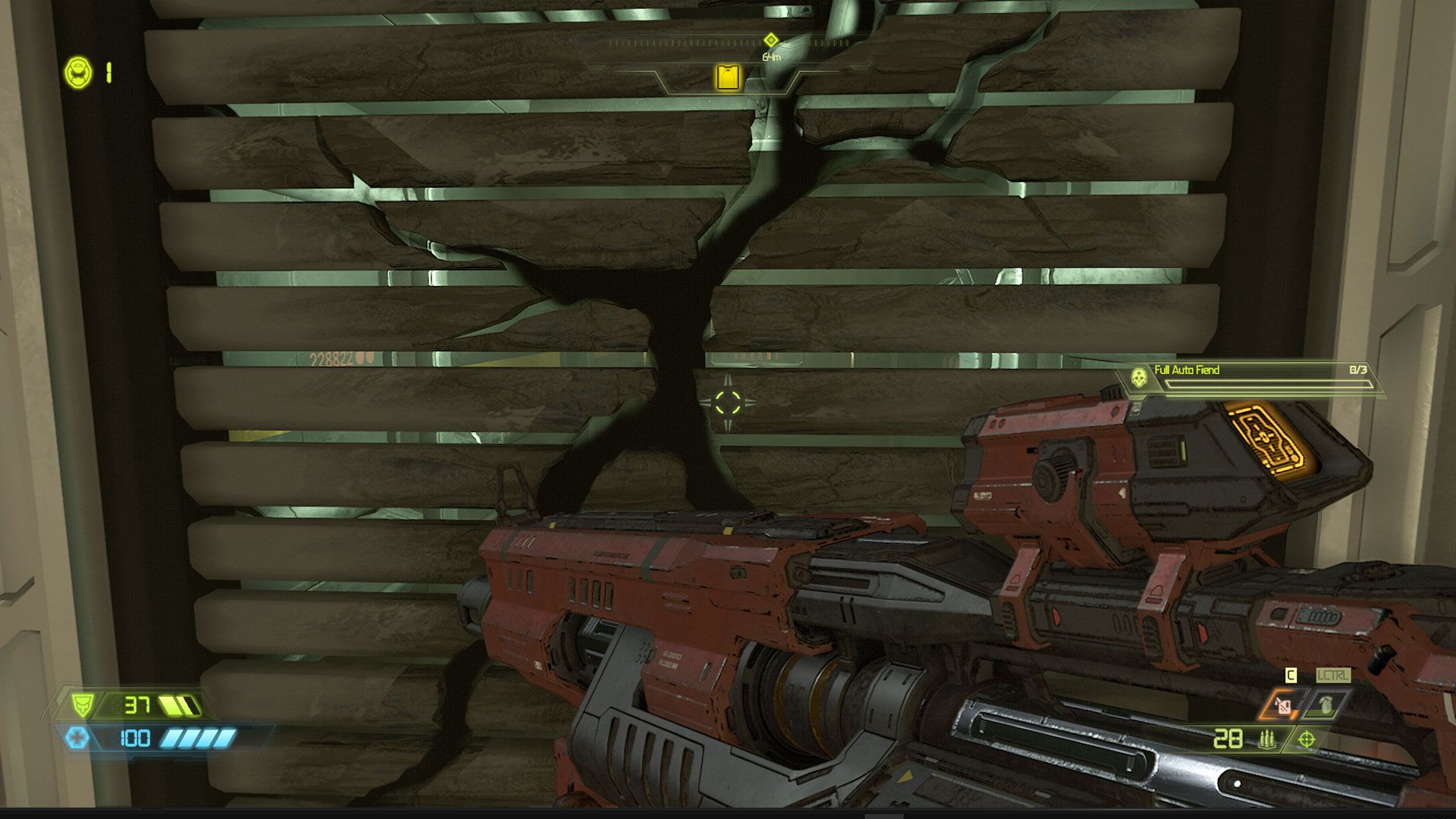Click the green armor shield icon
1456x819 pixels.
82,705
